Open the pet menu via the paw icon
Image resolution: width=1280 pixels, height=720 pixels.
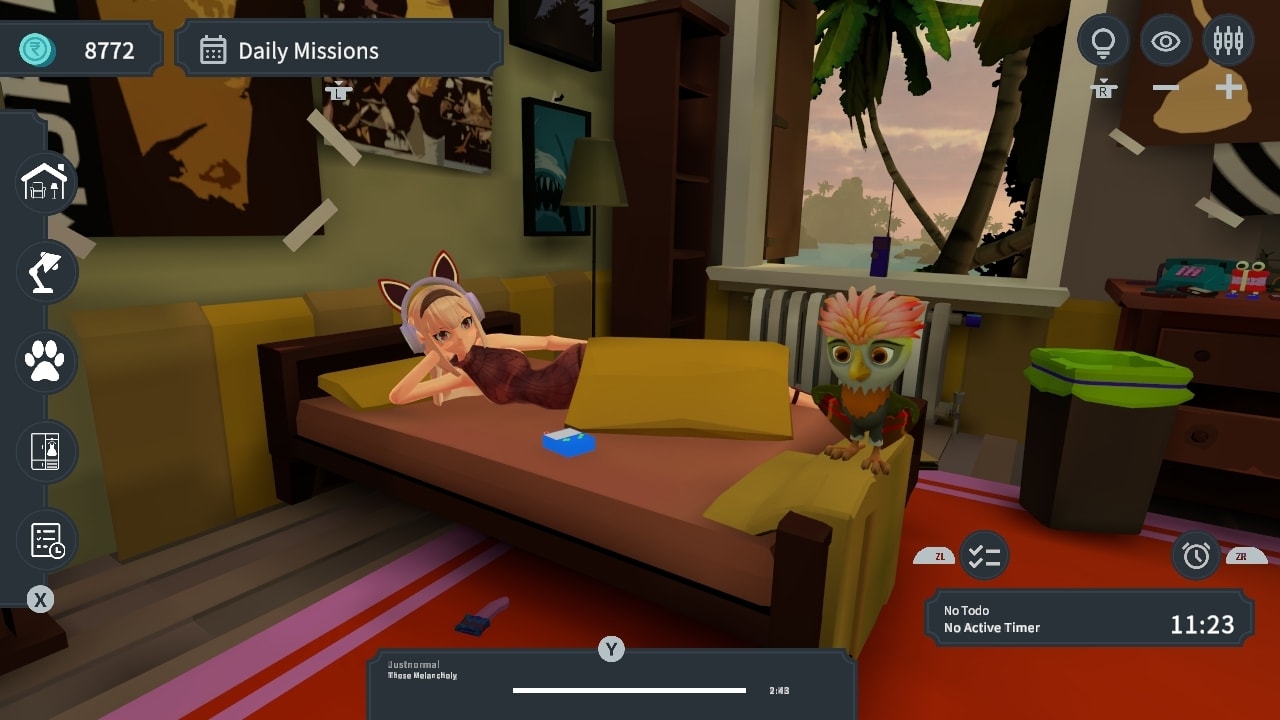[x=45, y=362]
